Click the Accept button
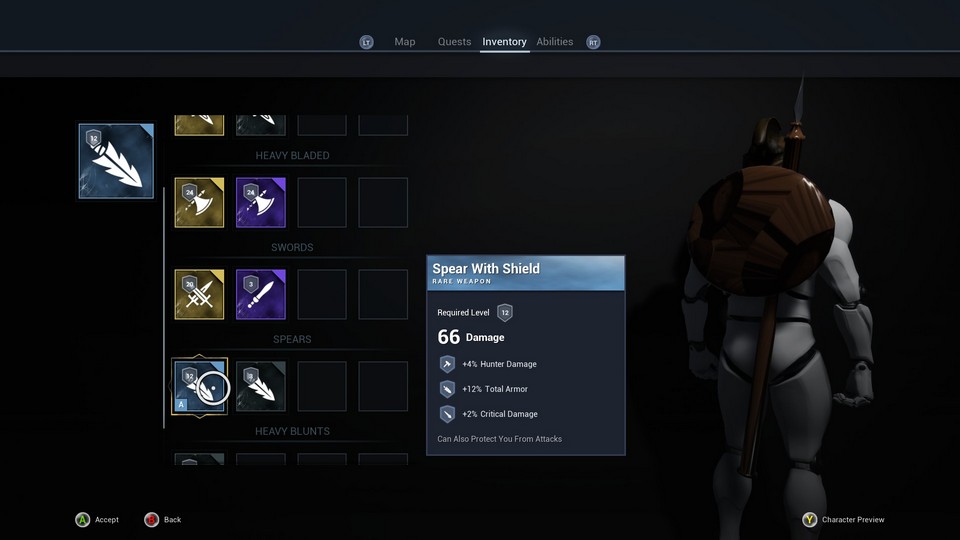This screenshot has height=540, width=960. 97,520
